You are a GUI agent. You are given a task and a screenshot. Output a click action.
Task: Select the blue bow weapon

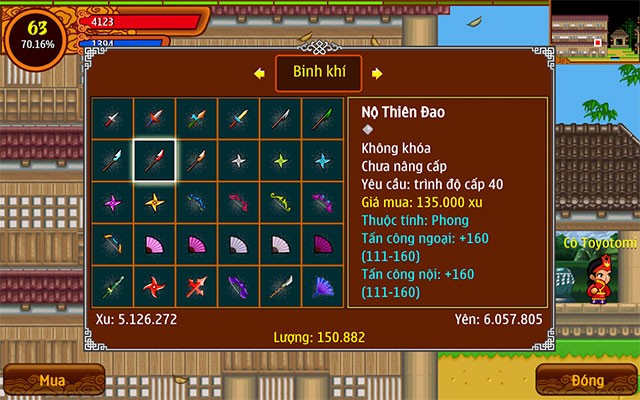tap(196, 201)
